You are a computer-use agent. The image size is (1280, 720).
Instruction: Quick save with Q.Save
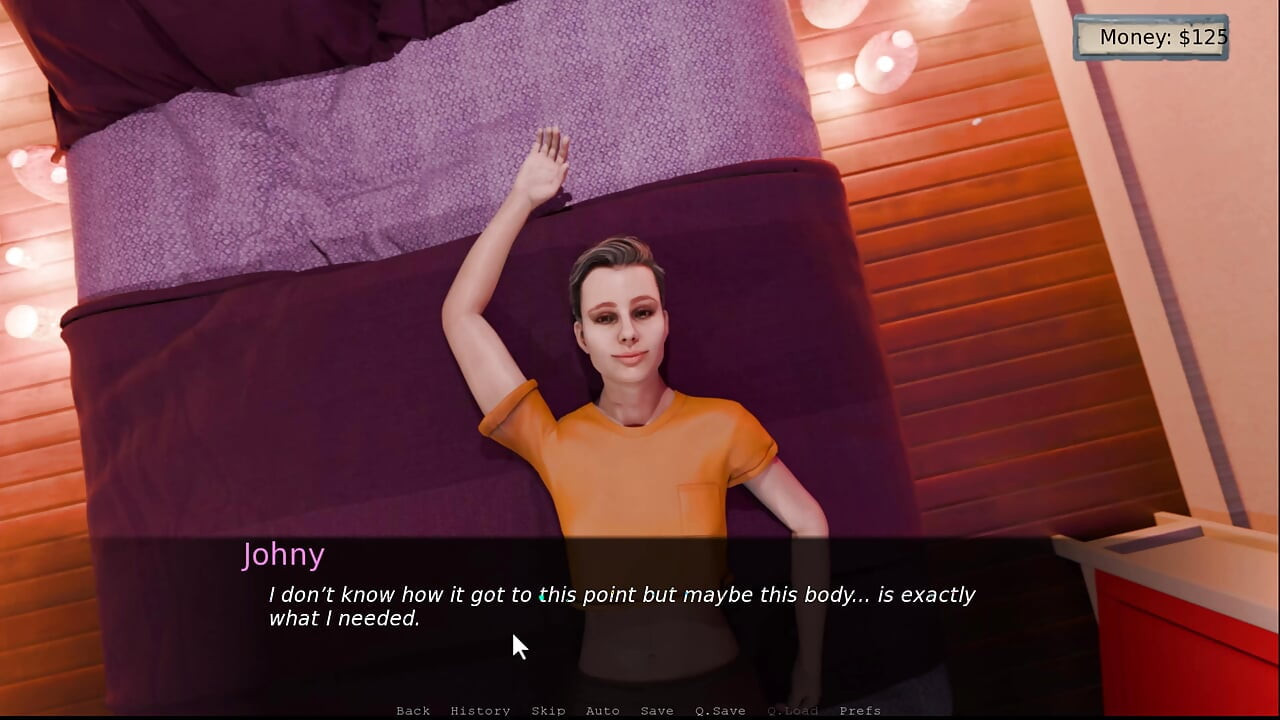pyautogui.click(x=720, y=711)
